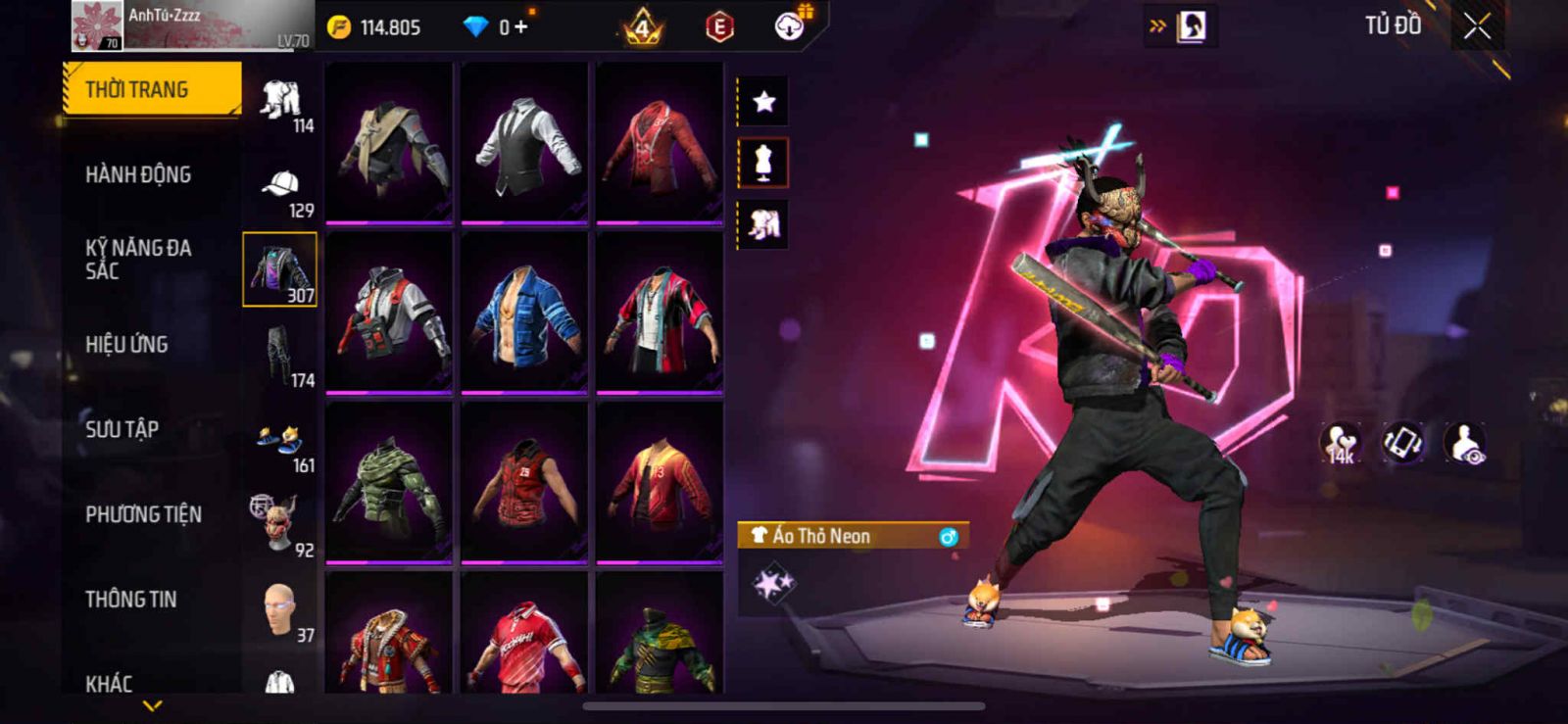The height and width of the screenshot is (724, 1568).
Task: Switch to the THỜI TRANG tab
Action: (152, 89)
